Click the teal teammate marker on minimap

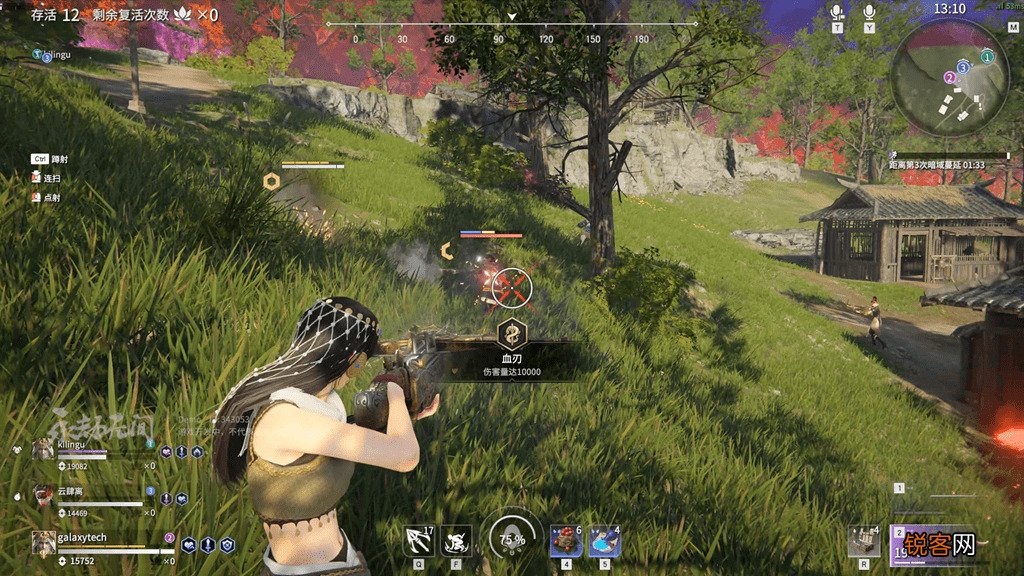pyautogui.click(x=987, y=57)
